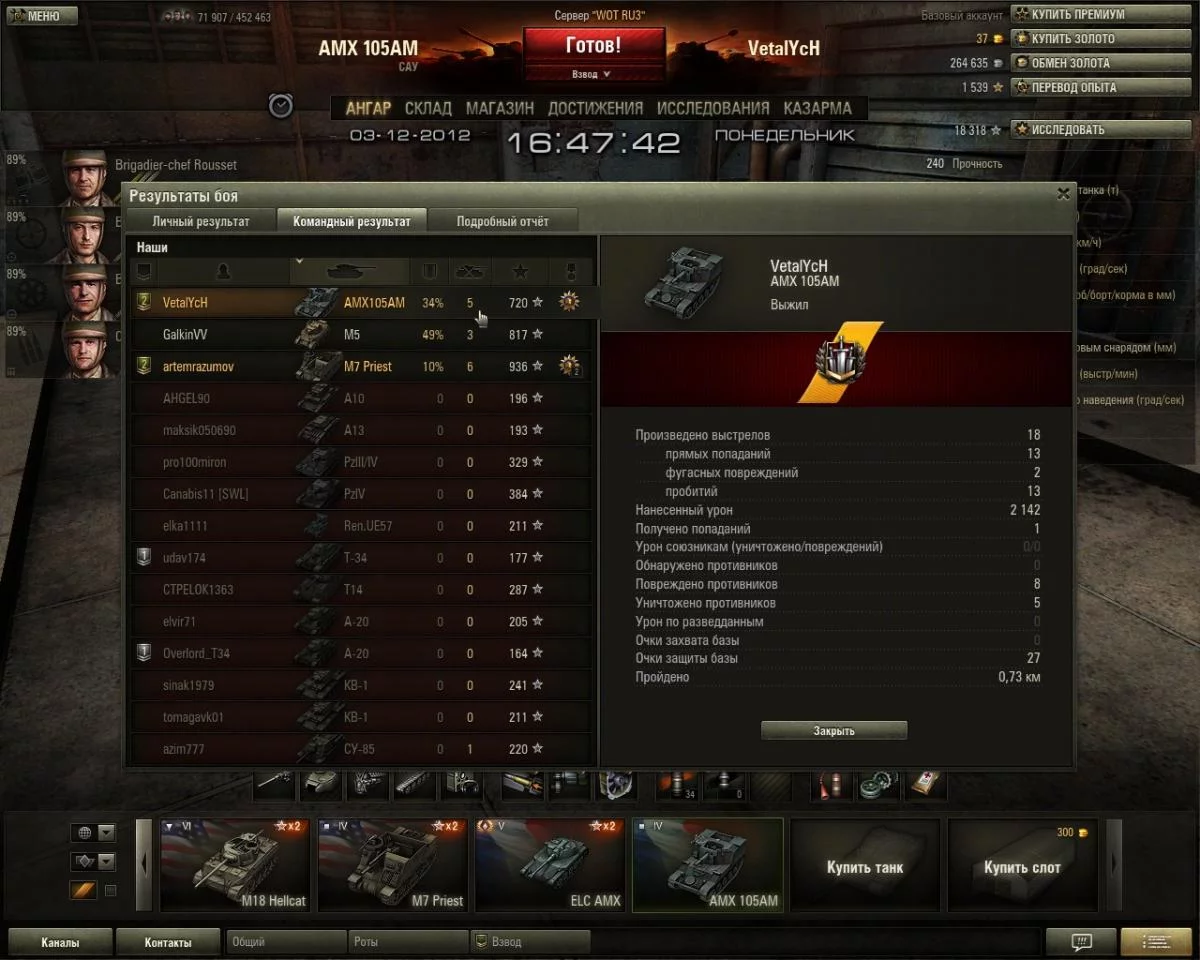Open the Исследования menu

click(712, 108)
